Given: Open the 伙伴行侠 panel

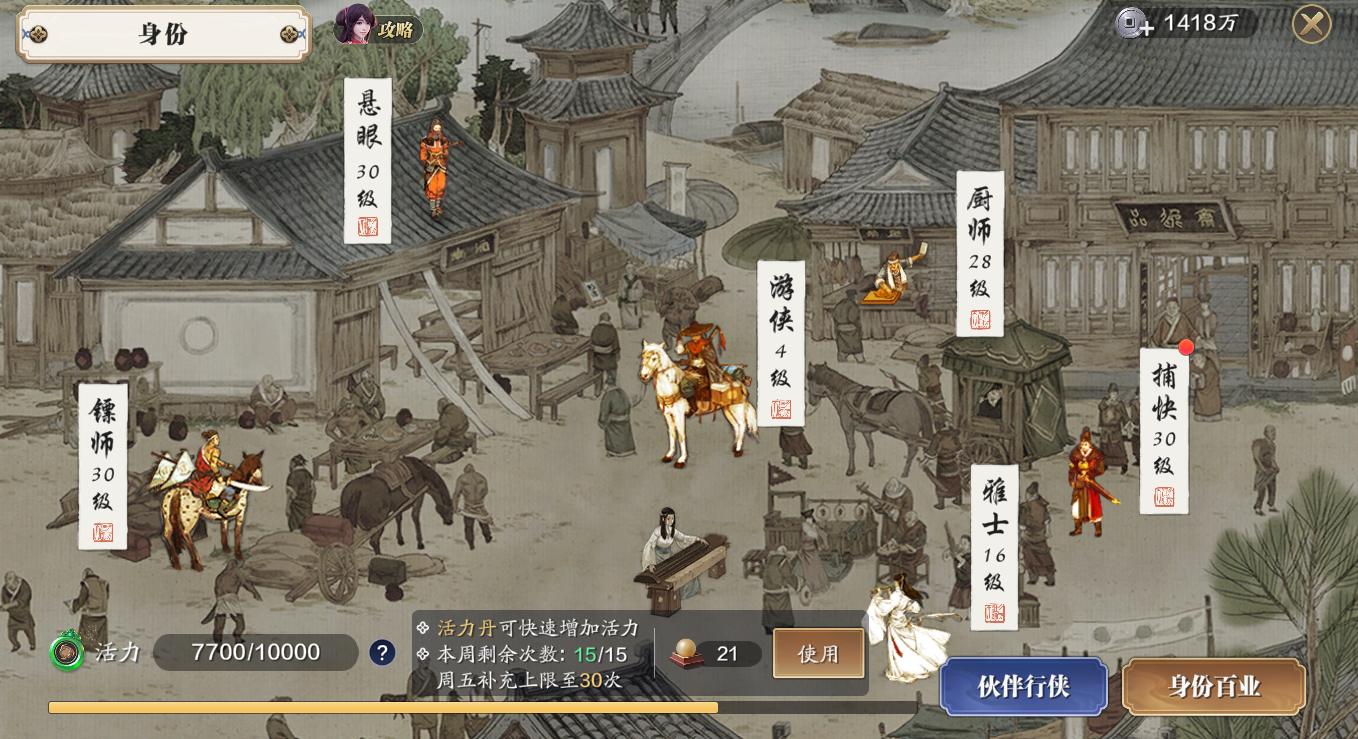Looking at the screenshot, I should click(1024, 687).
